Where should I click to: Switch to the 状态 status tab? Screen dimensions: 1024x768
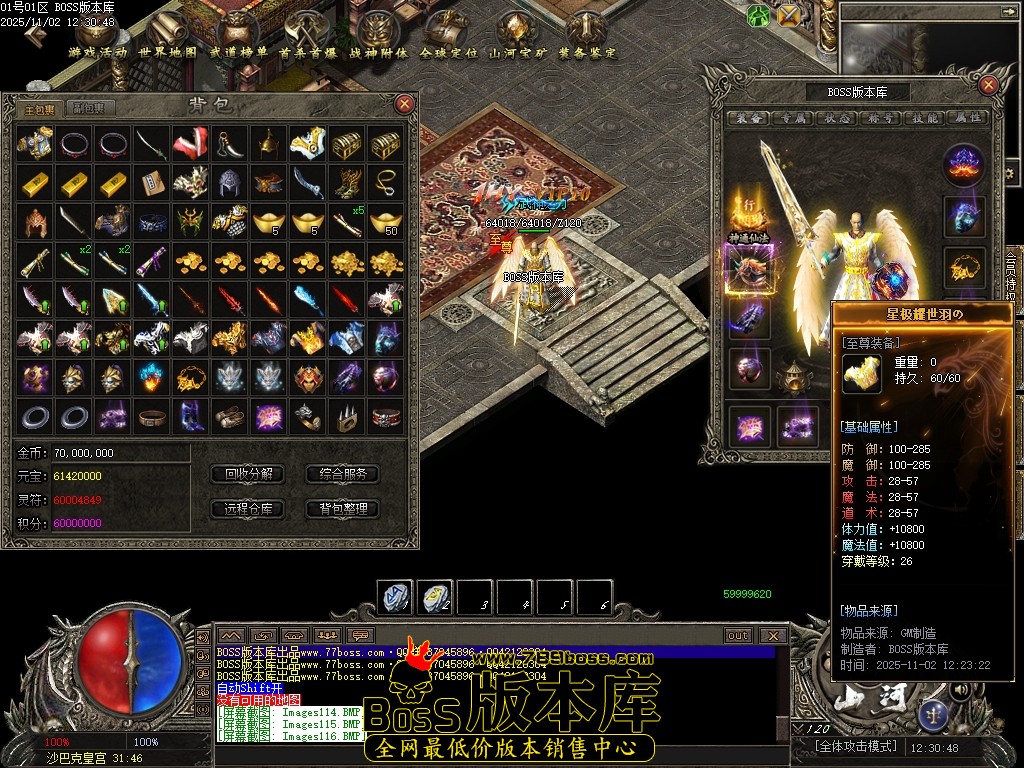(838, 118)
